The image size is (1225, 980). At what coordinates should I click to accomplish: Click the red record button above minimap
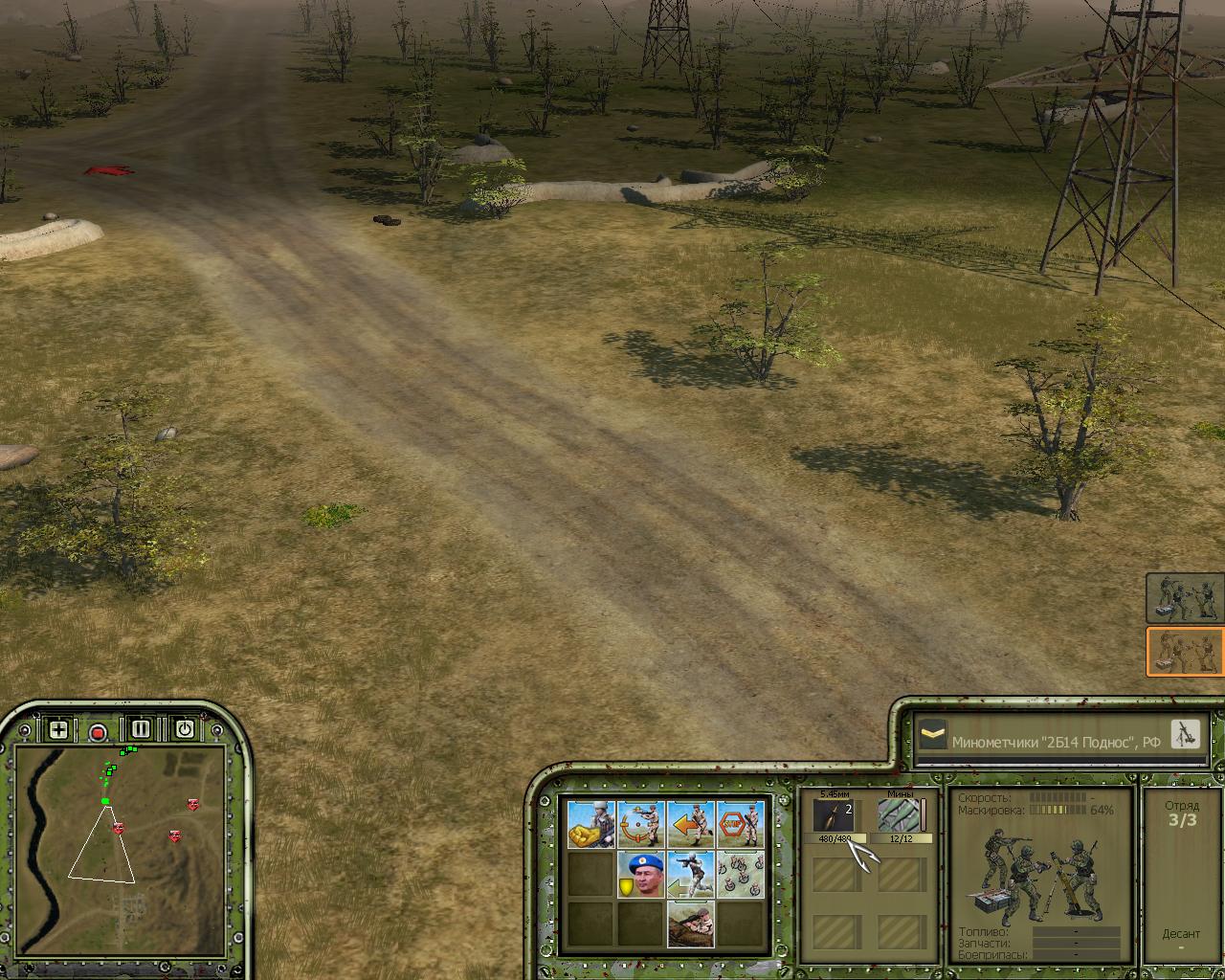click(98, 733)
